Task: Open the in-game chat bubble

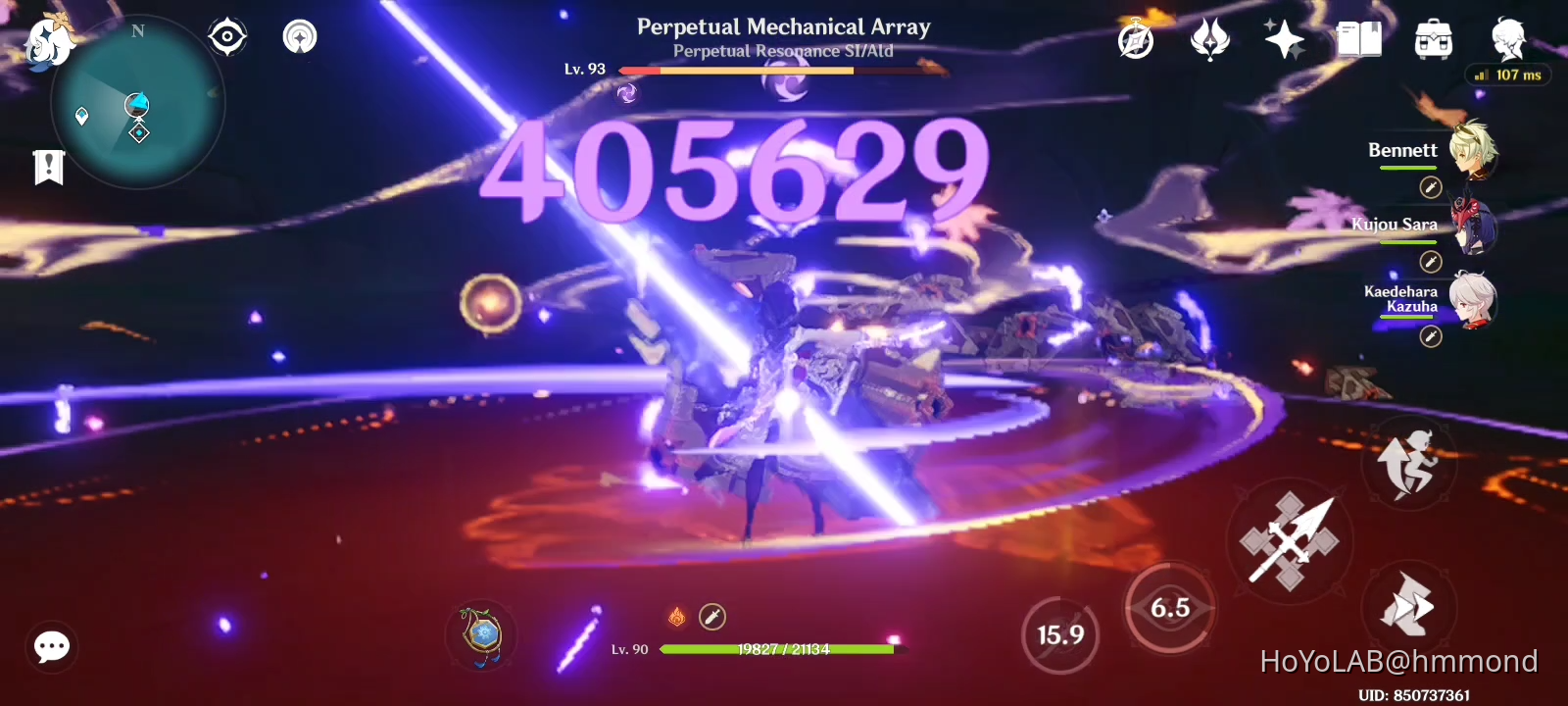Action: click(51, 646)
